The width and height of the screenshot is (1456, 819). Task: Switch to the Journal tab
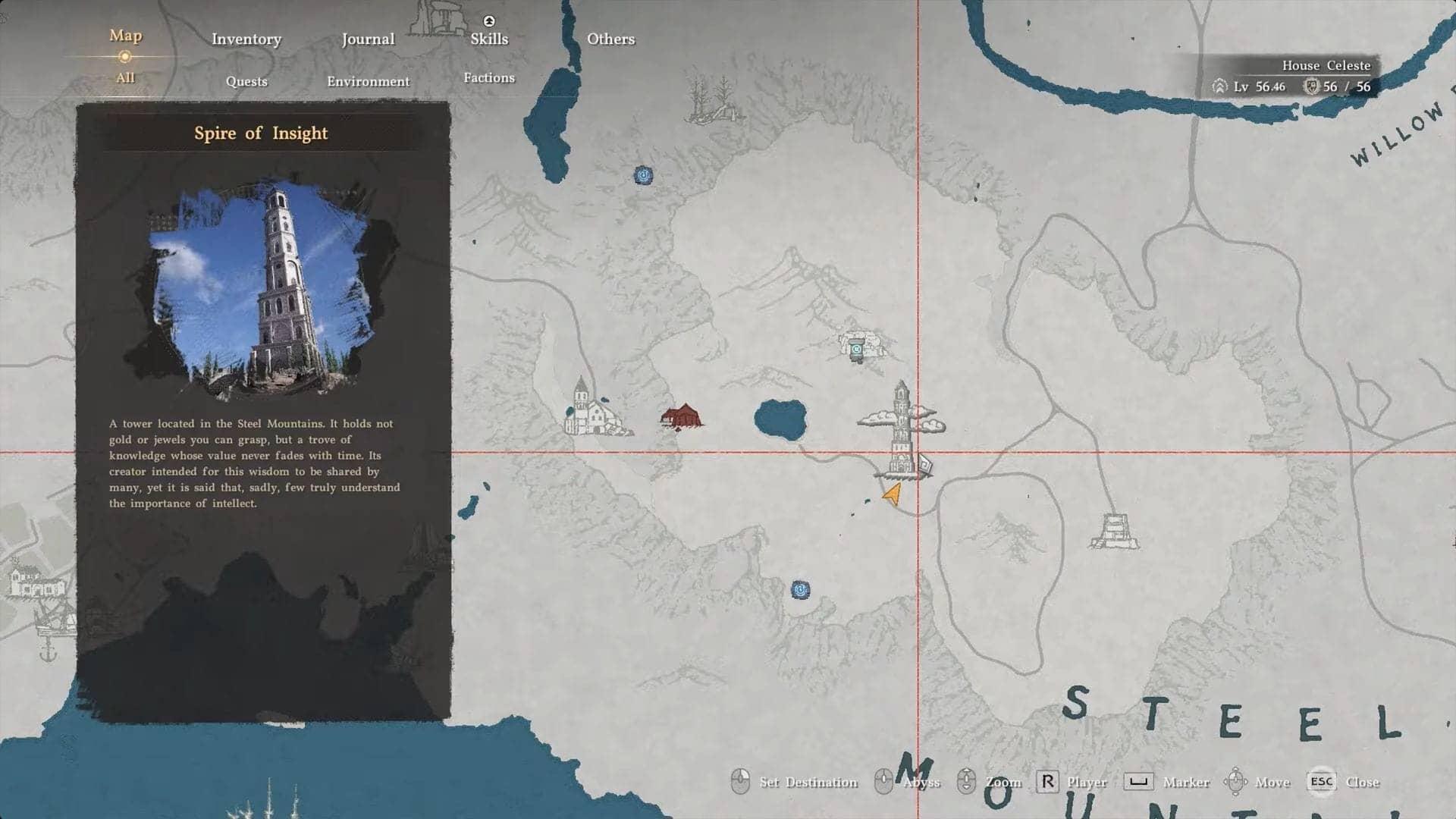click(368, 39)
